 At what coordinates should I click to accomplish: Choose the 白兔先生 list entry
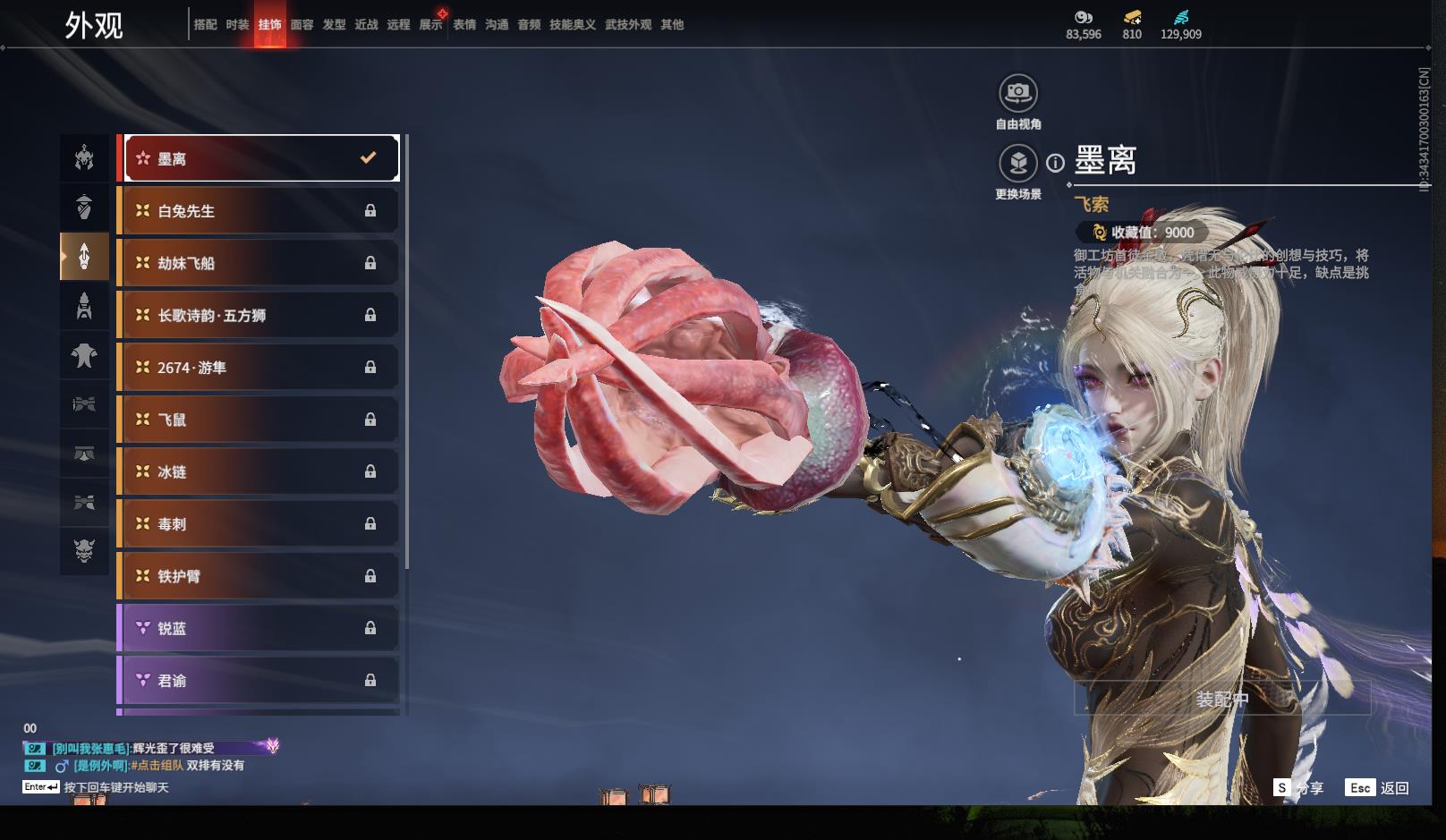click(x=260, y=211)
